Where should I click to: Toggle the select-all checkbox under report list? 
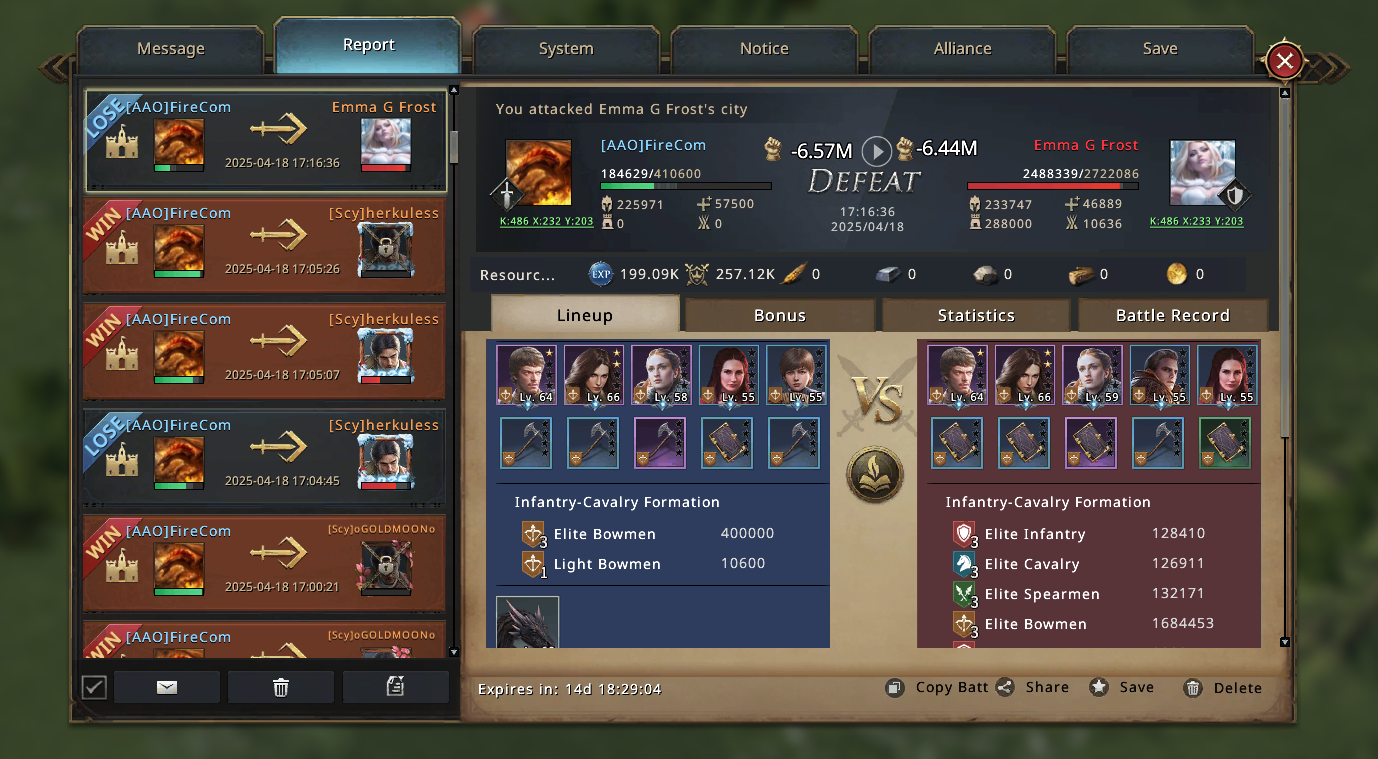pos(94,687)
